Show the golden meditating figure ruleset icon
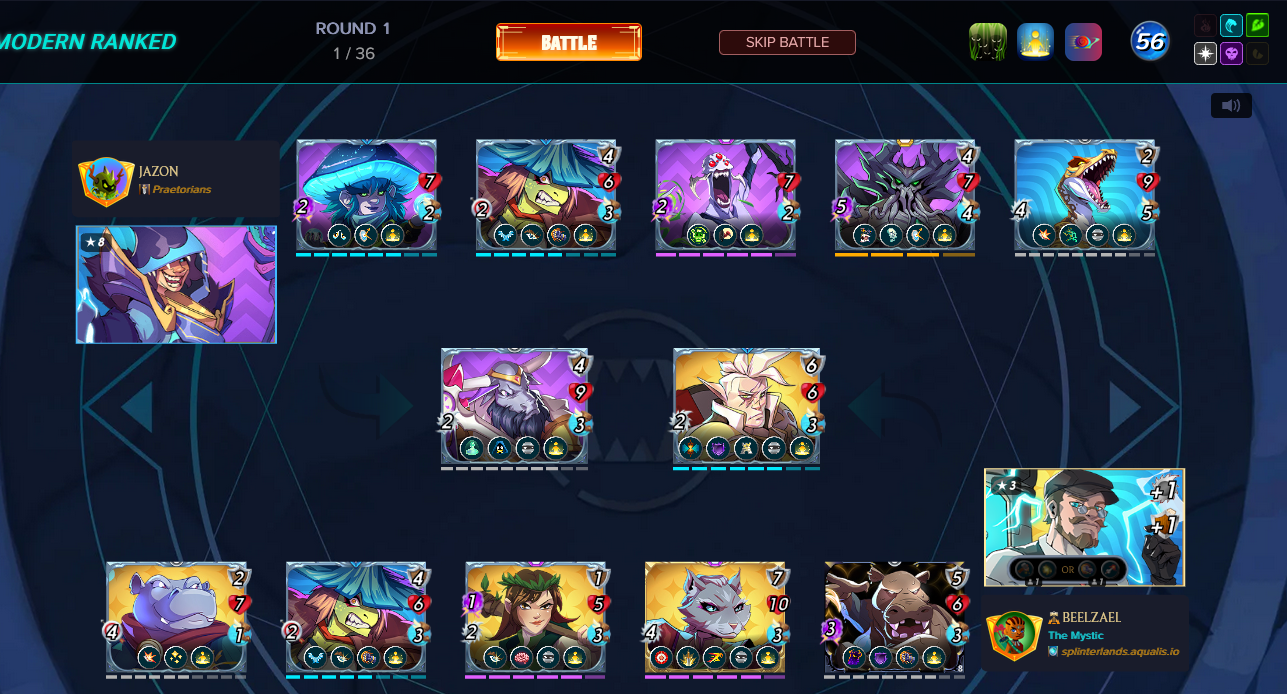This screenshot has height=694, width=1287. coord(1035,42)
